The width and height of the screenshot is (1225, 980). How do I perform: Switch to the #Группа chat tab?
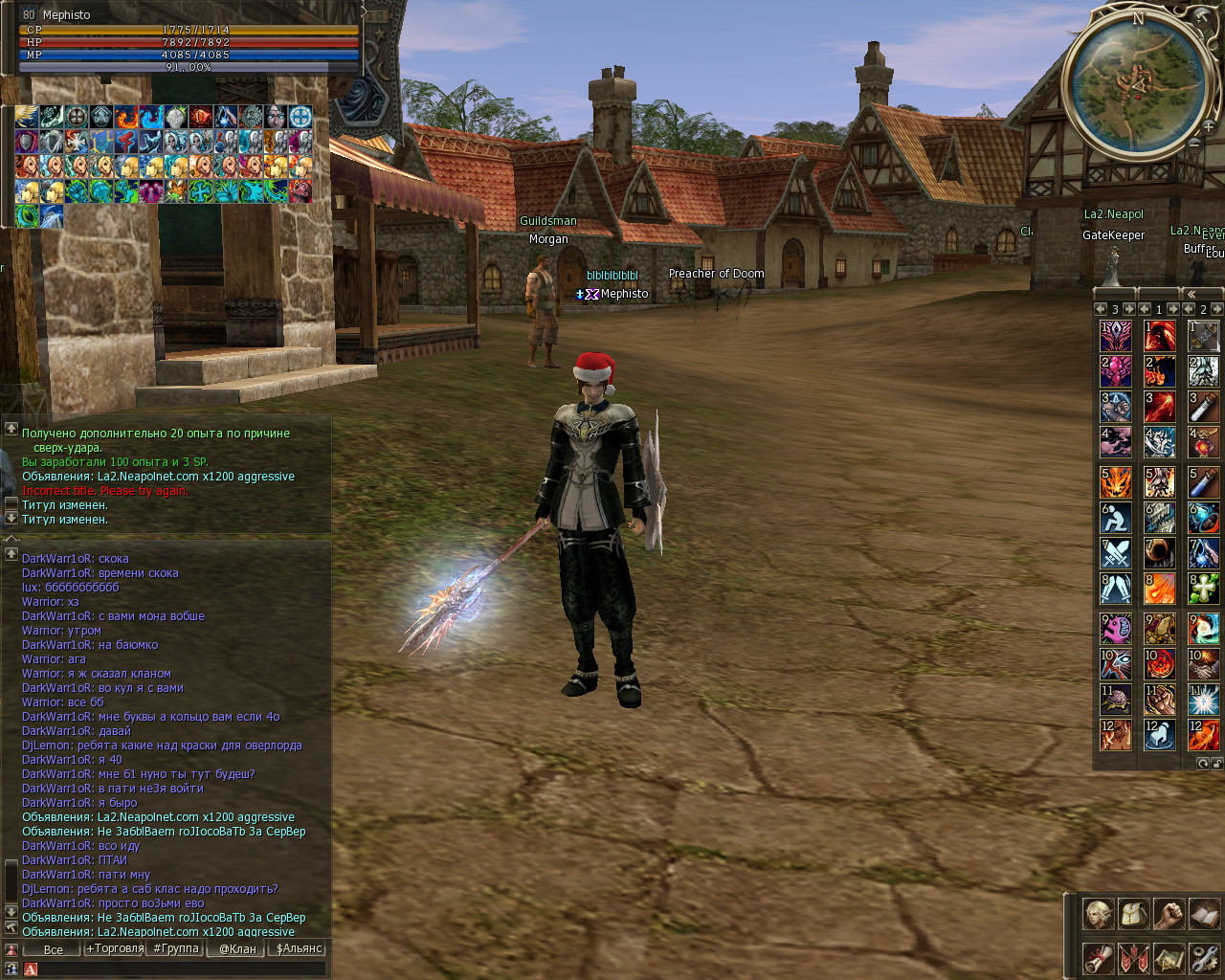(x=175, y=948)
